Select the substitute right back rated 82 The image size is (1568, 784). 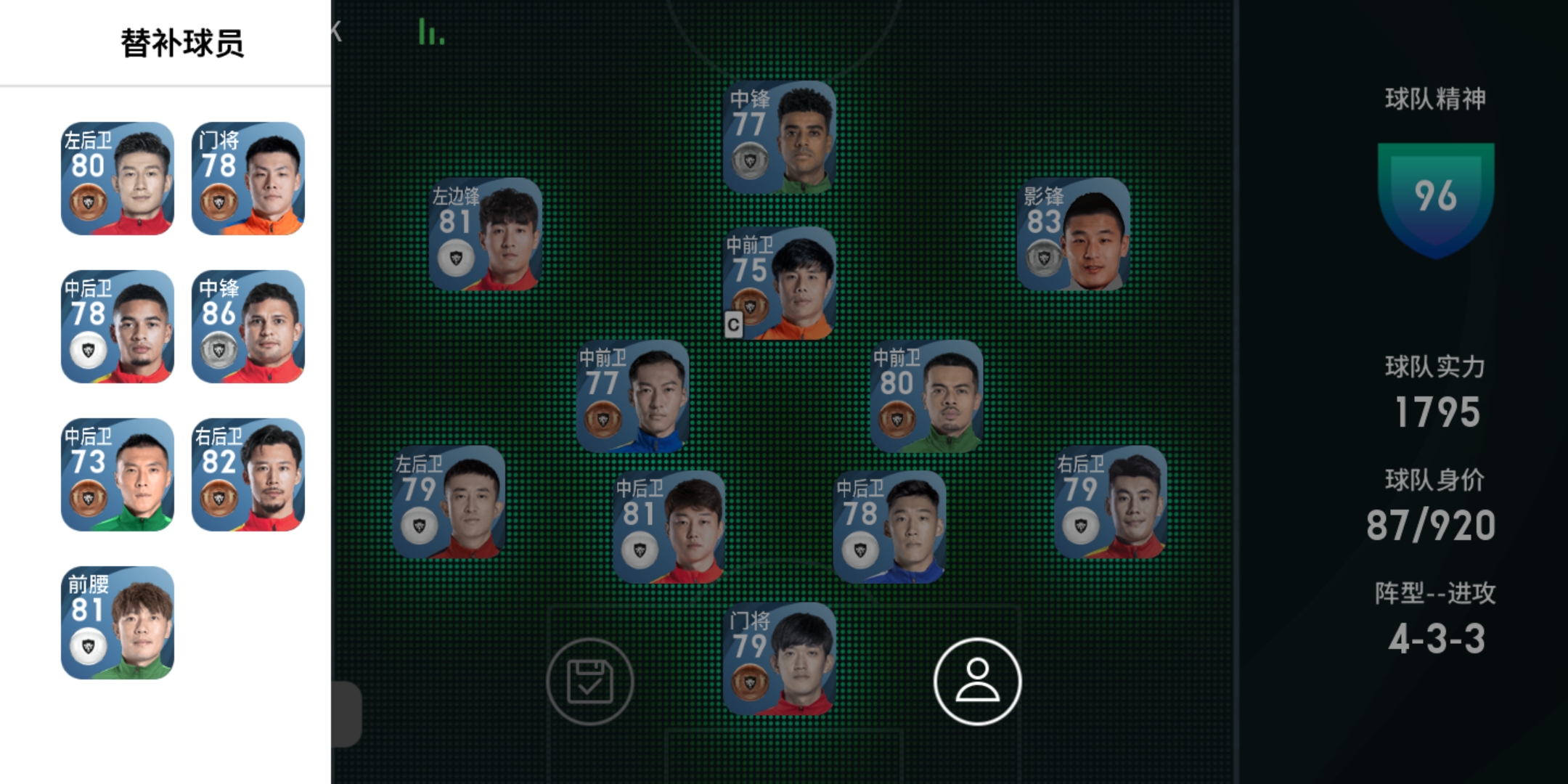pos(248,475)
